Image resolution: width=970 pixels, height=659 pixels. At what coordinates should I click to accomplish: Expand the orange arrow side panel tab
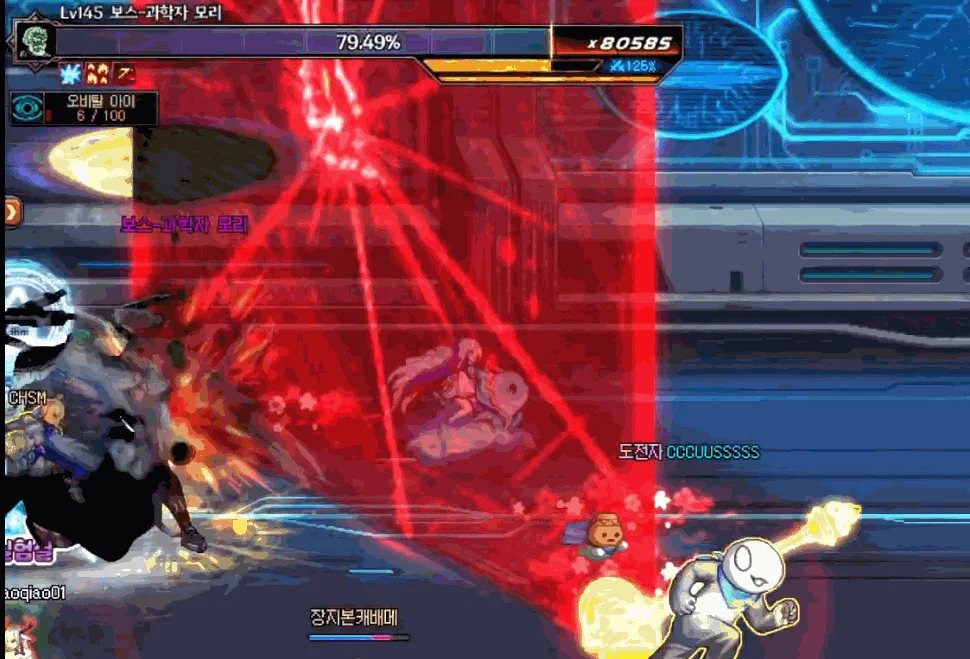click(11, 212)
